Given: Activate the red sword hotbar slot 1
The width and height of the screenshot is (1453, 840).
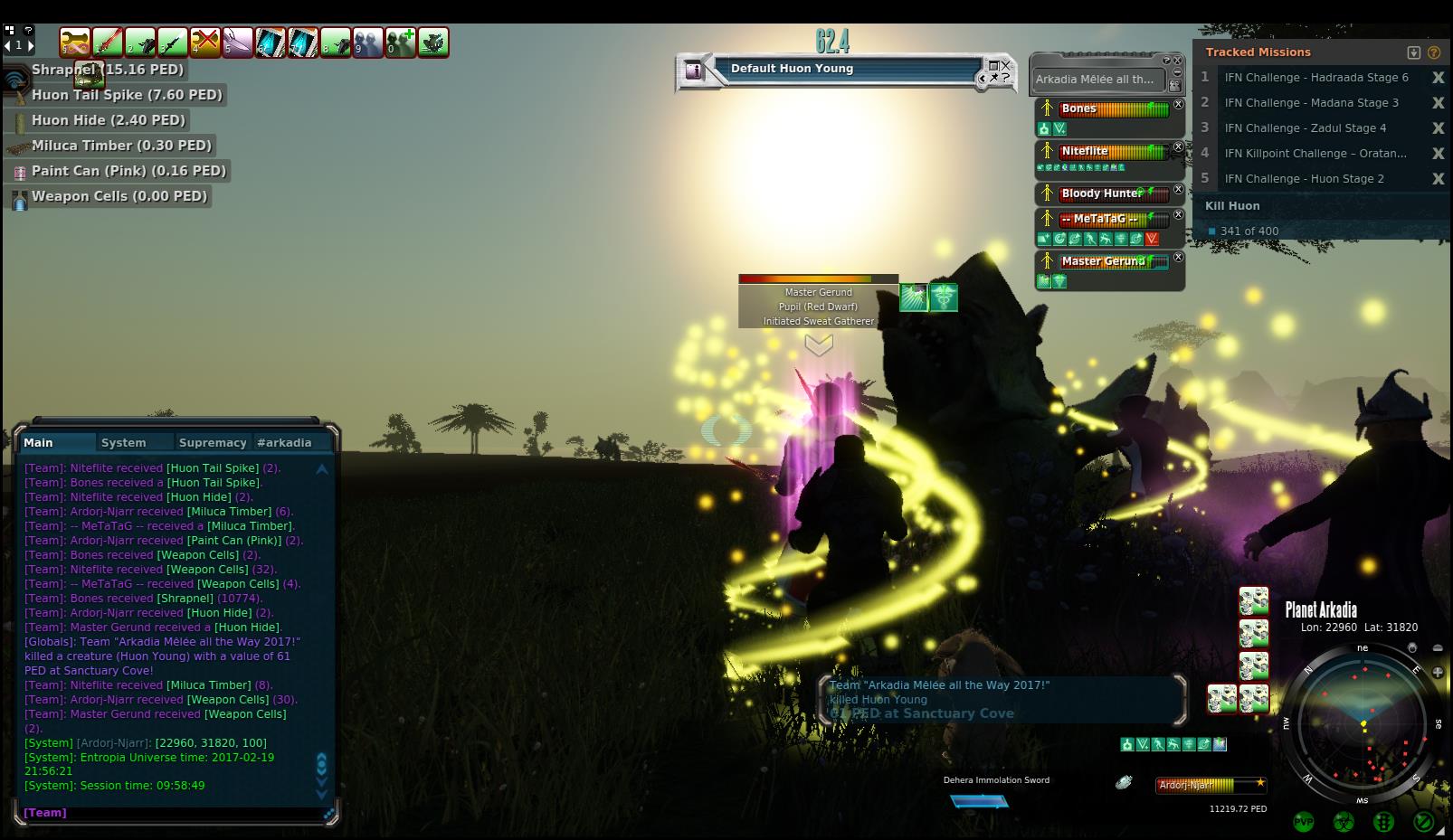Looking at the screenshot, I should 108,42.
